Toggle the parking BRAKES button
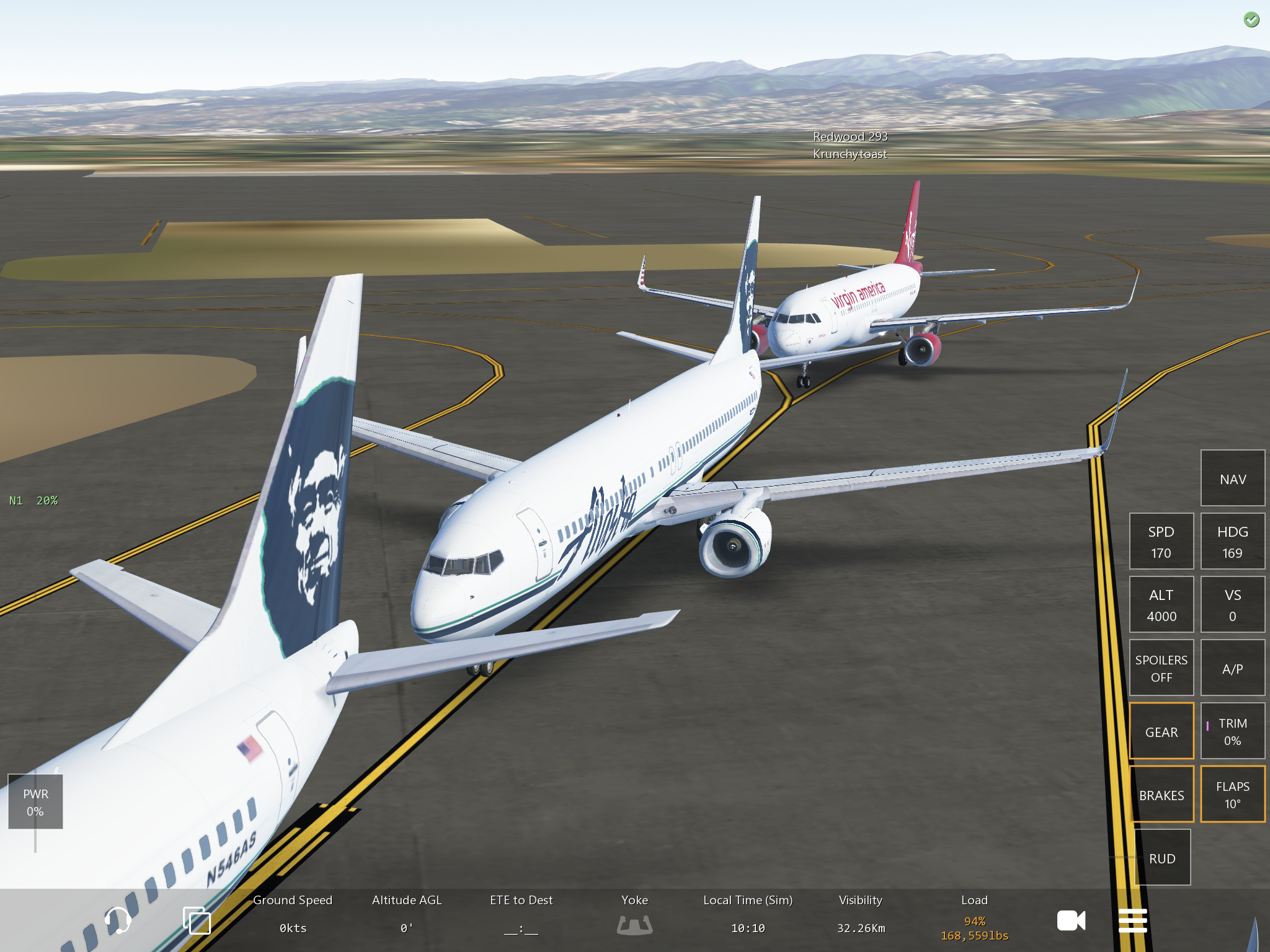 [1161, 795]
